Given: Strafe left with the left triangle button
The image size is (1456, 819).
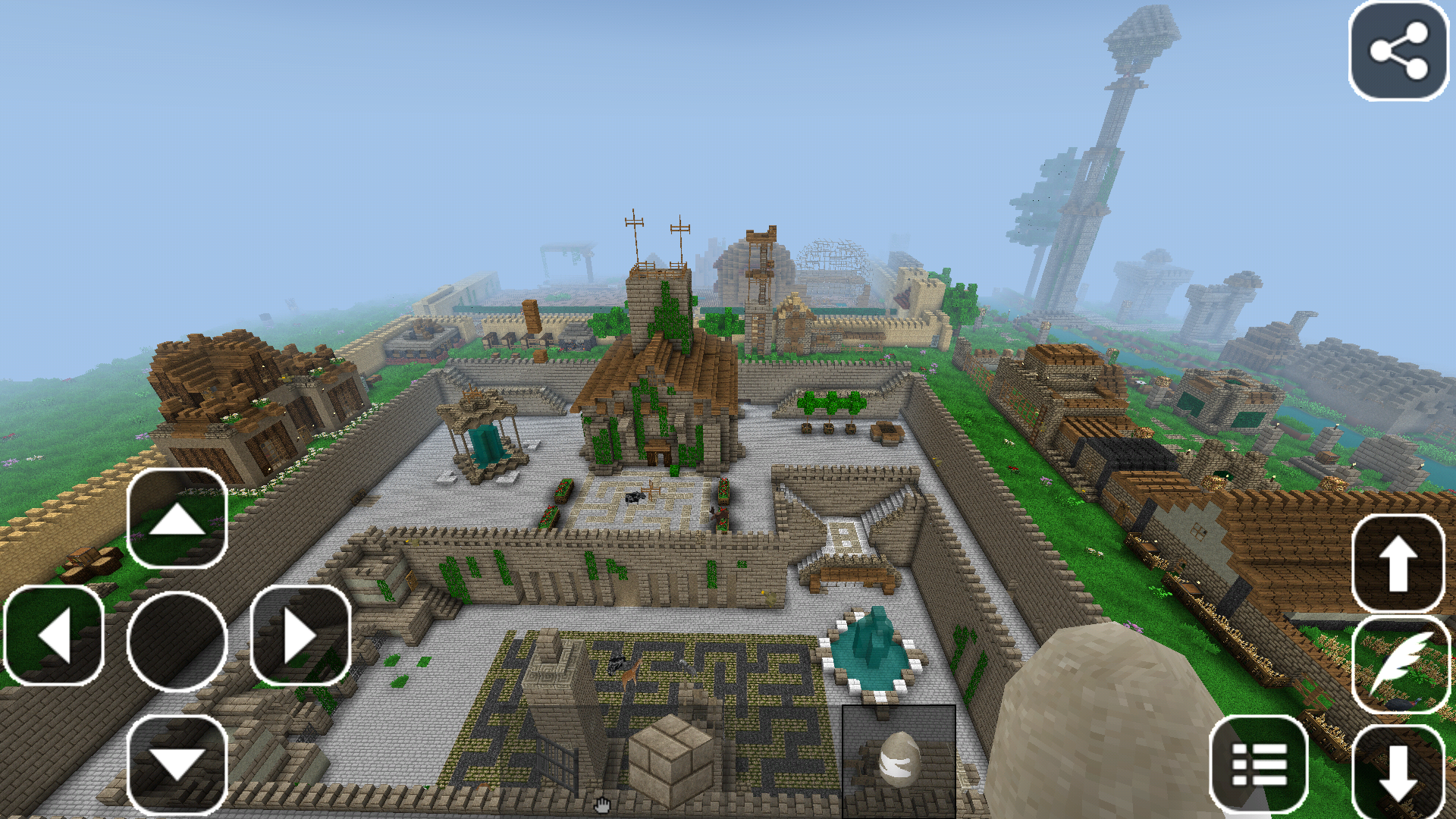Looking at the screenshot, I should tap(54, 637).
